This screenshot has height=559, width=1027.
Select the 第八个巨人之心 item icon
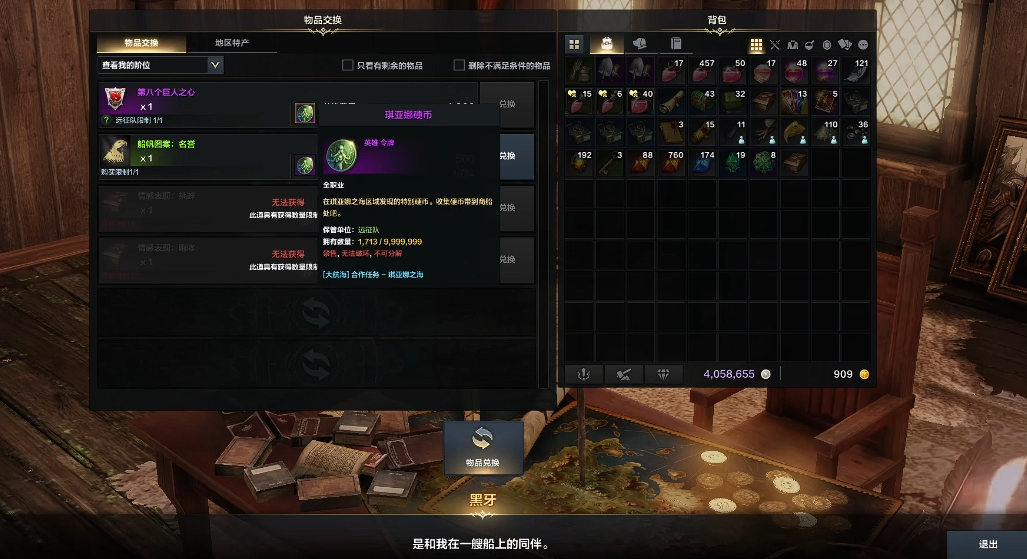pos(116,99)
